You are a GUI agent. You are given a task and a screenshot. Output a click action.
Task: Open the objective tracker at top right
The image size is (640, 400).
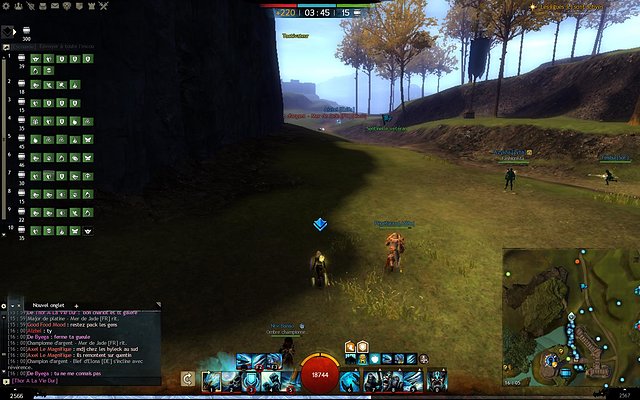click(x=570, y=7)
